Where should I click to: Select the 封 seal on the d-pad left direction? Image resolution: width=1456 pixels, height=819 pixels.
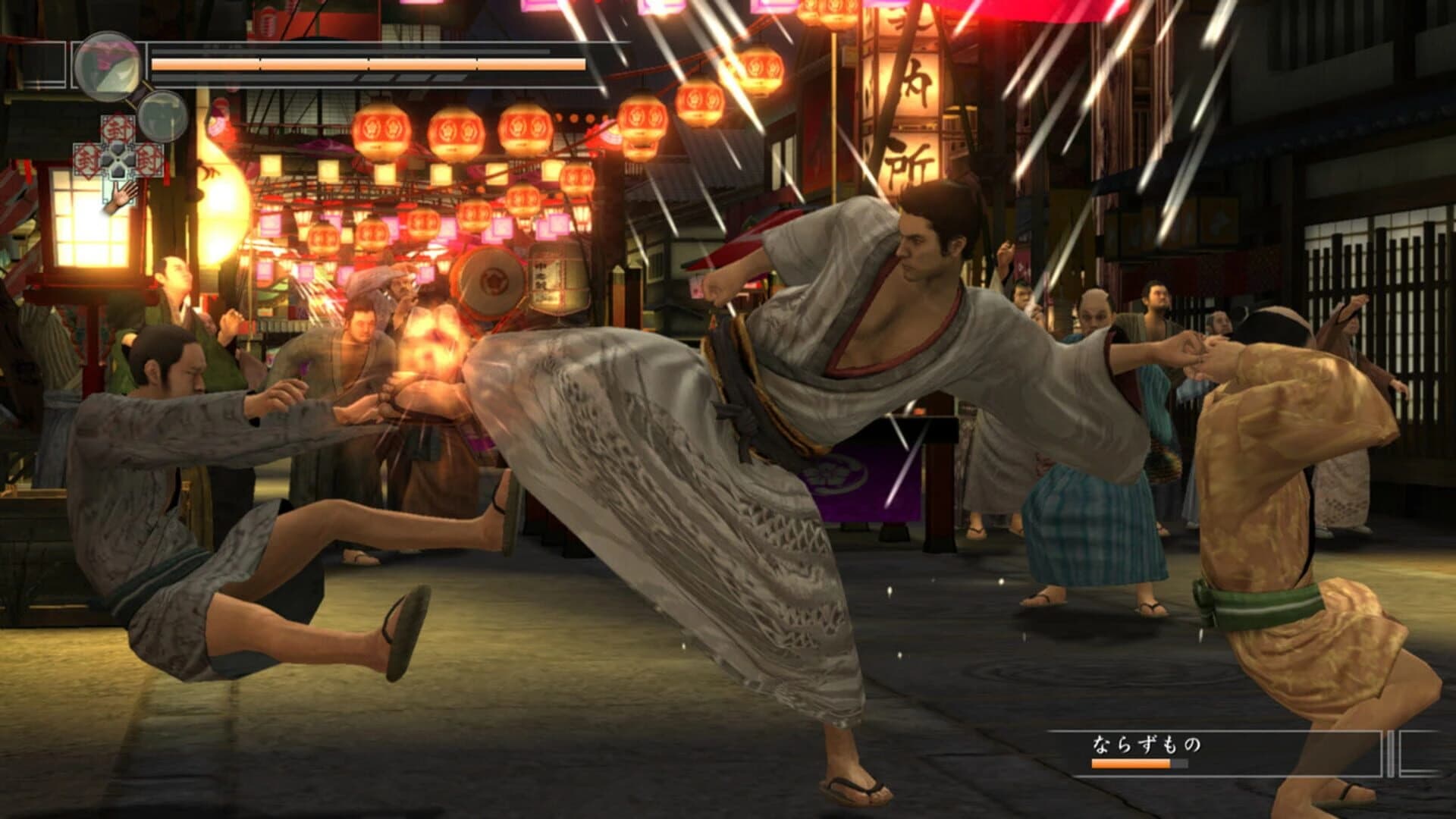pyautogui.click(x=87, y=159)
